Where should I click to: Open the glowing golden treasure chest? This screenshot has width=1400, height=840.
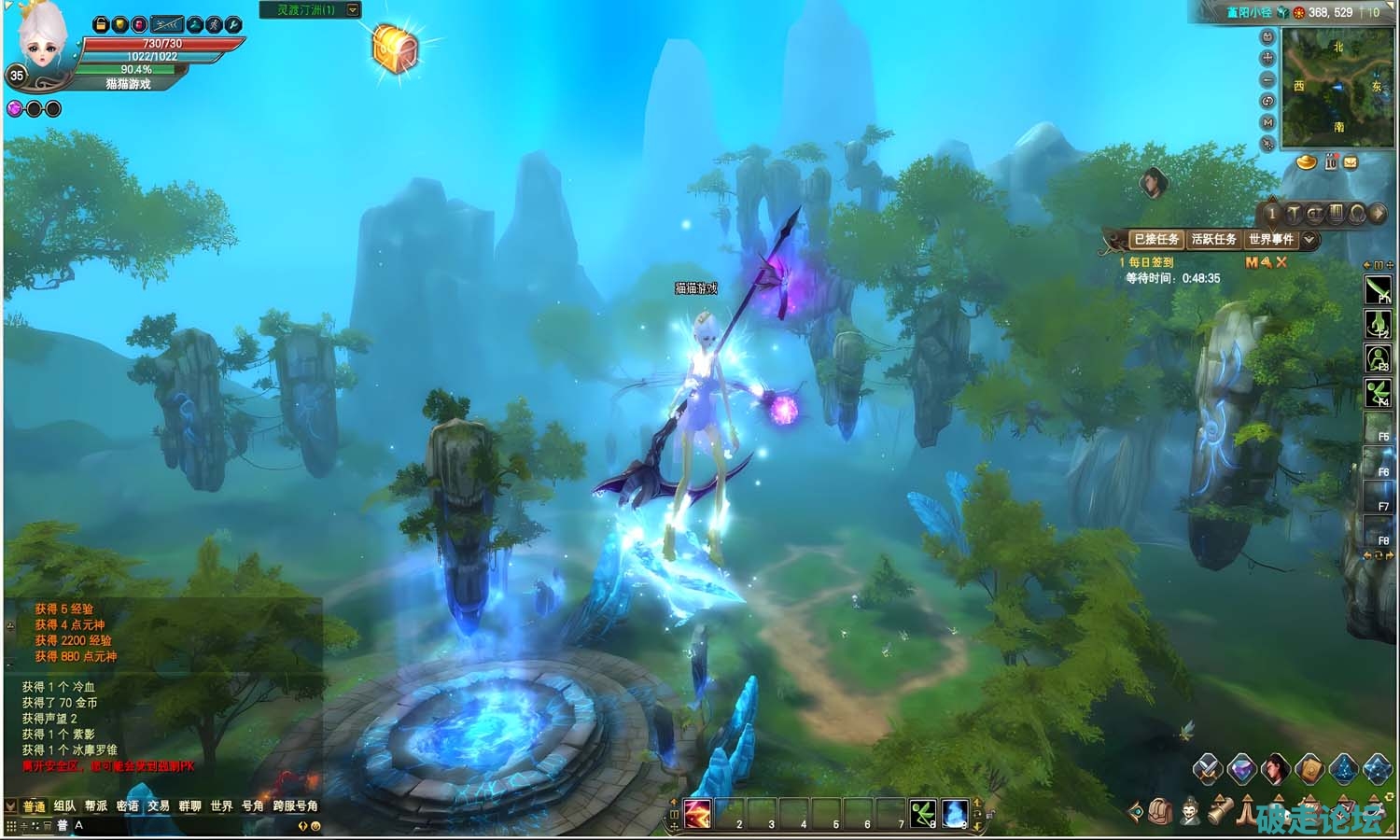click(x=393, y=45)
